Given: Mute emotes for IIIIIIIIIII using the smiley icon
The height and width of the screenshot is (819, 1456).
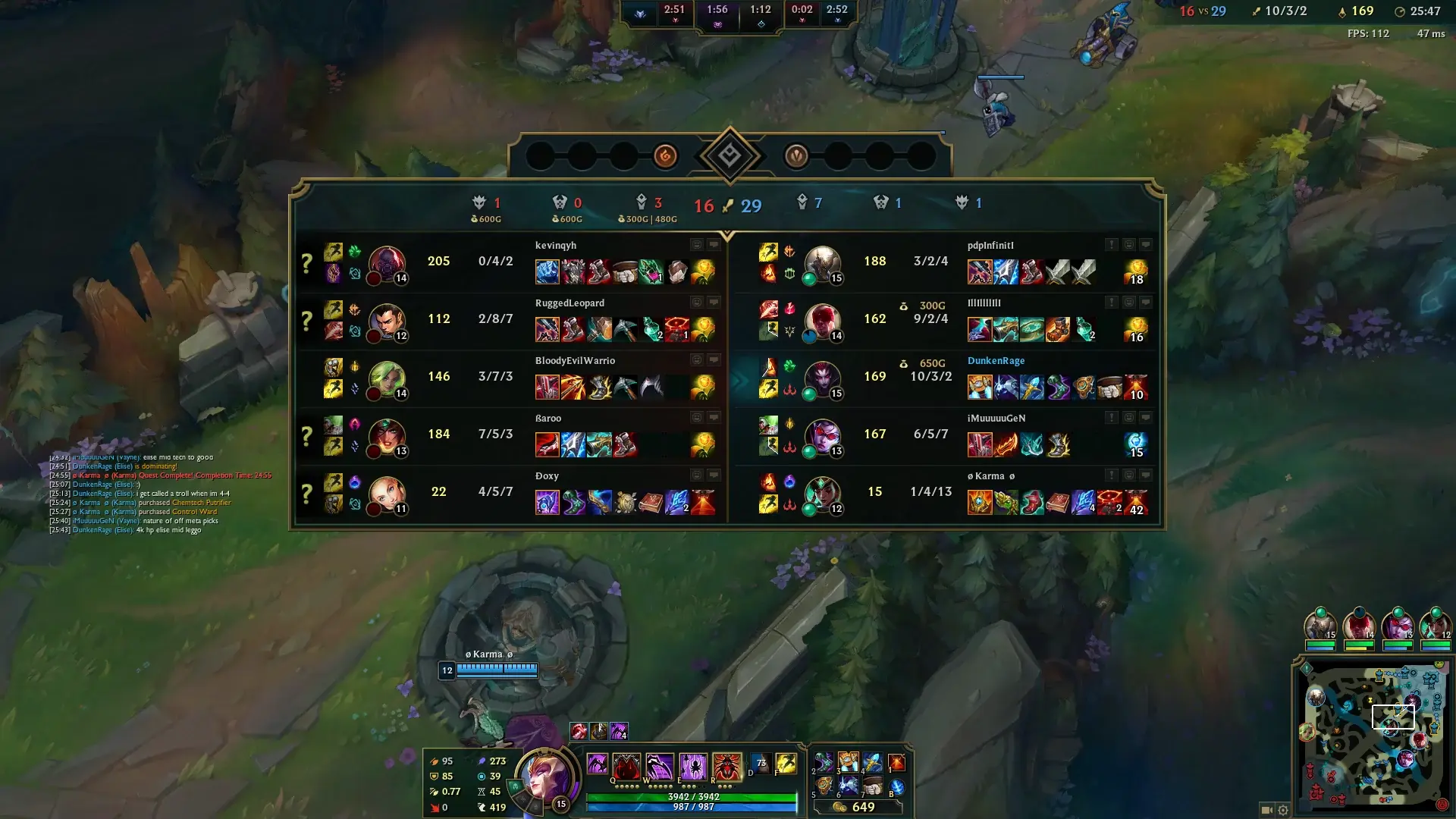Looking at the screenshot, I should (x=1128, y=302).
